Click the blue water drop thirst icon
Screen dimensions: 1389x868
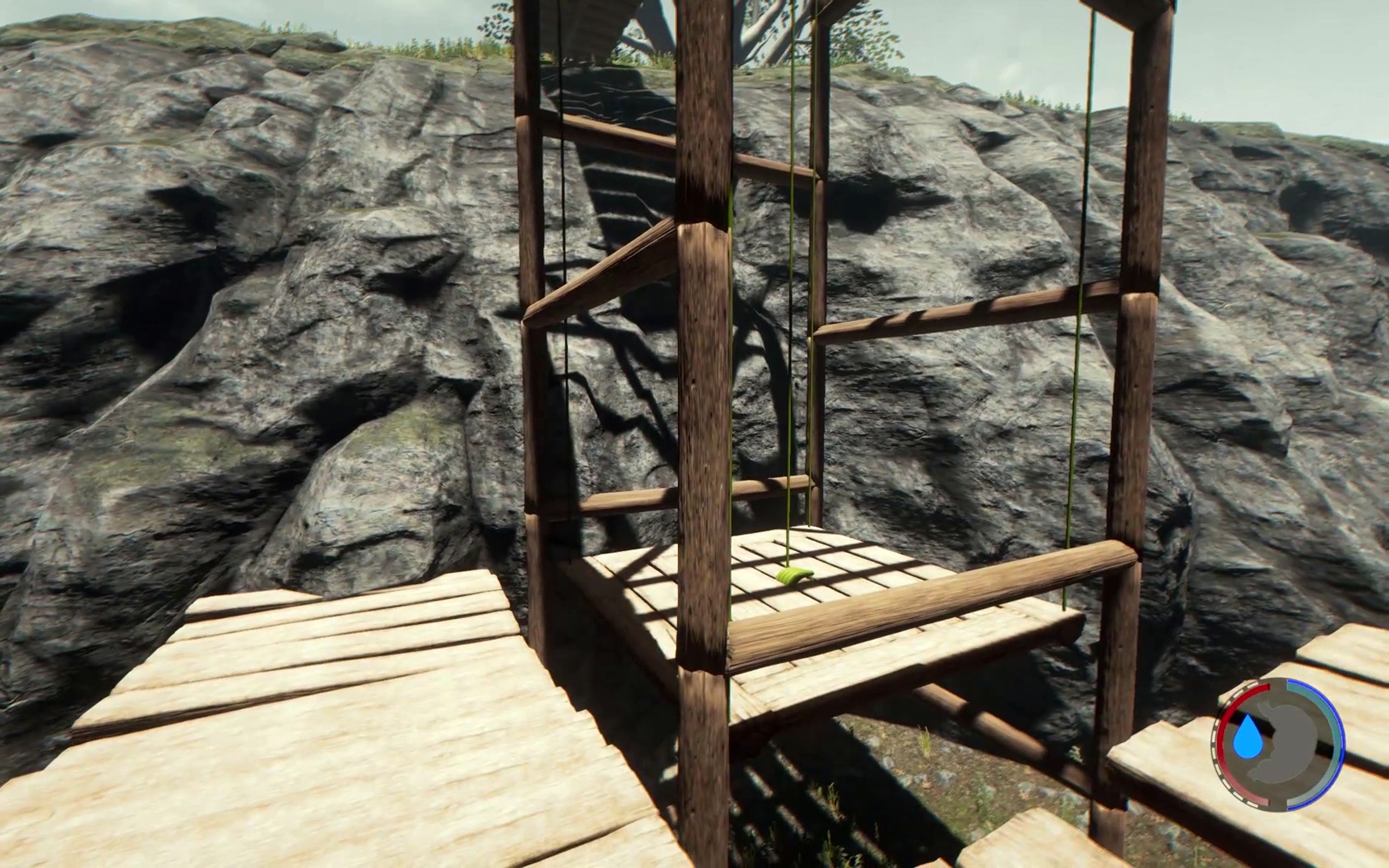click(x=1250, y=738)
